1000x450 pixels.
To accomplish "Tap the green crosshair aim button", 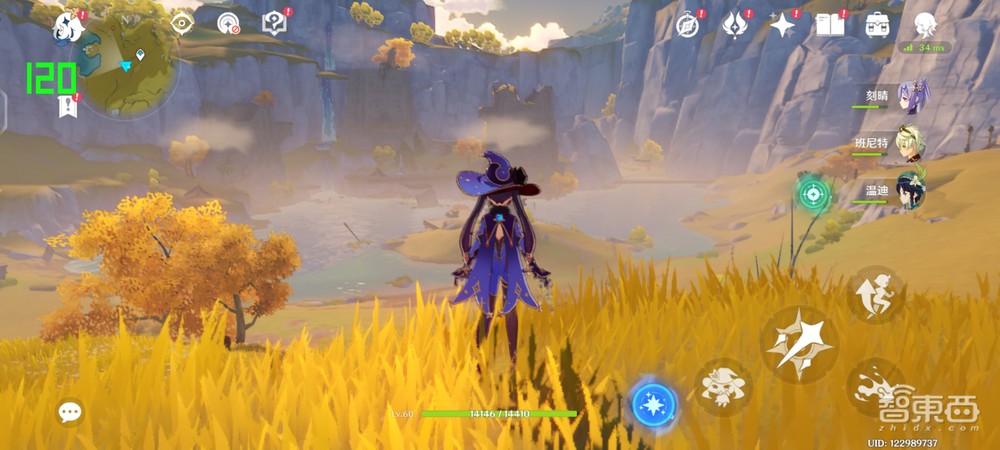I will 813,193.
